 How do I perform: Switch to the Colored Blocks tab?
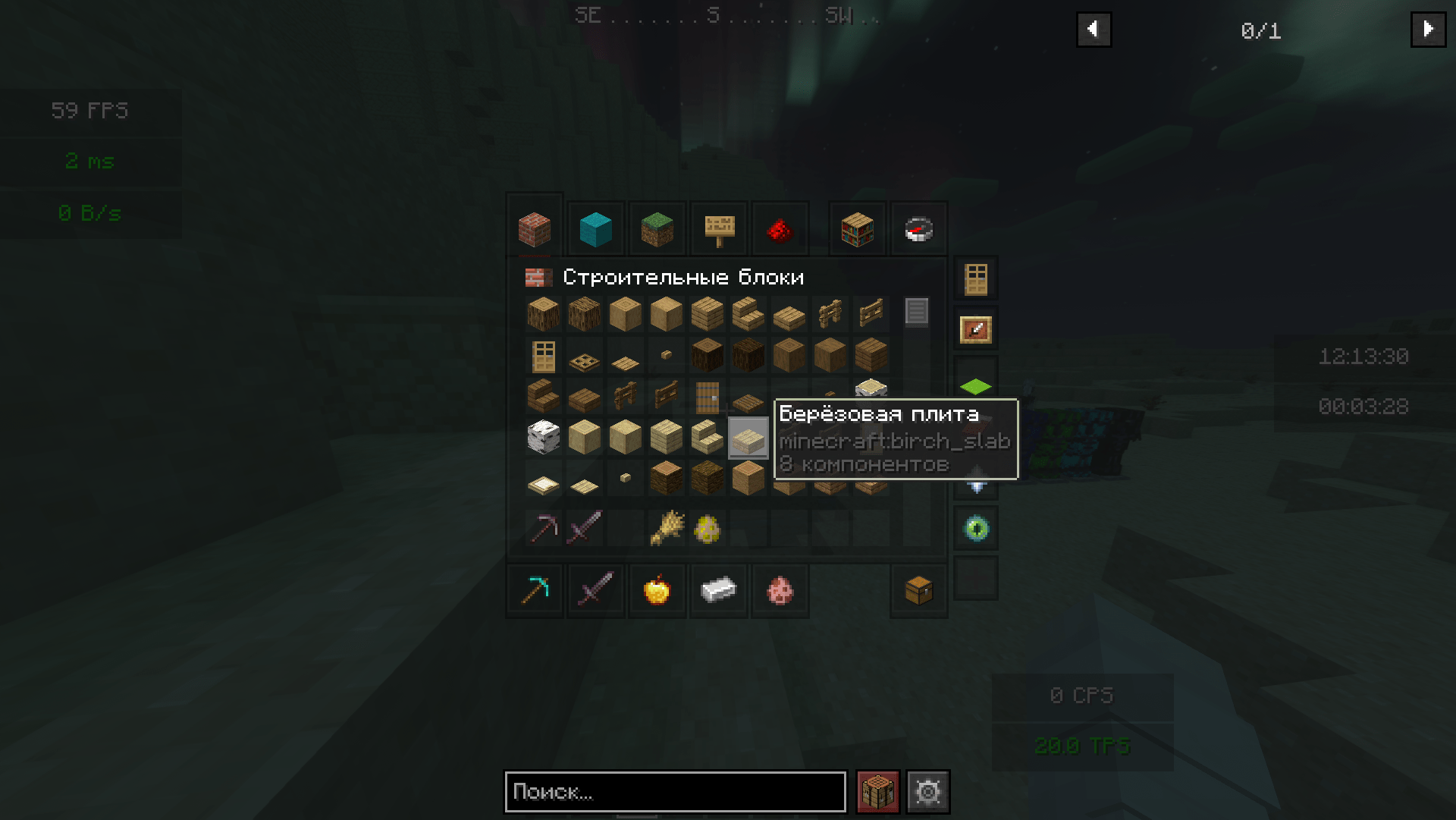(x=595, y=228)
